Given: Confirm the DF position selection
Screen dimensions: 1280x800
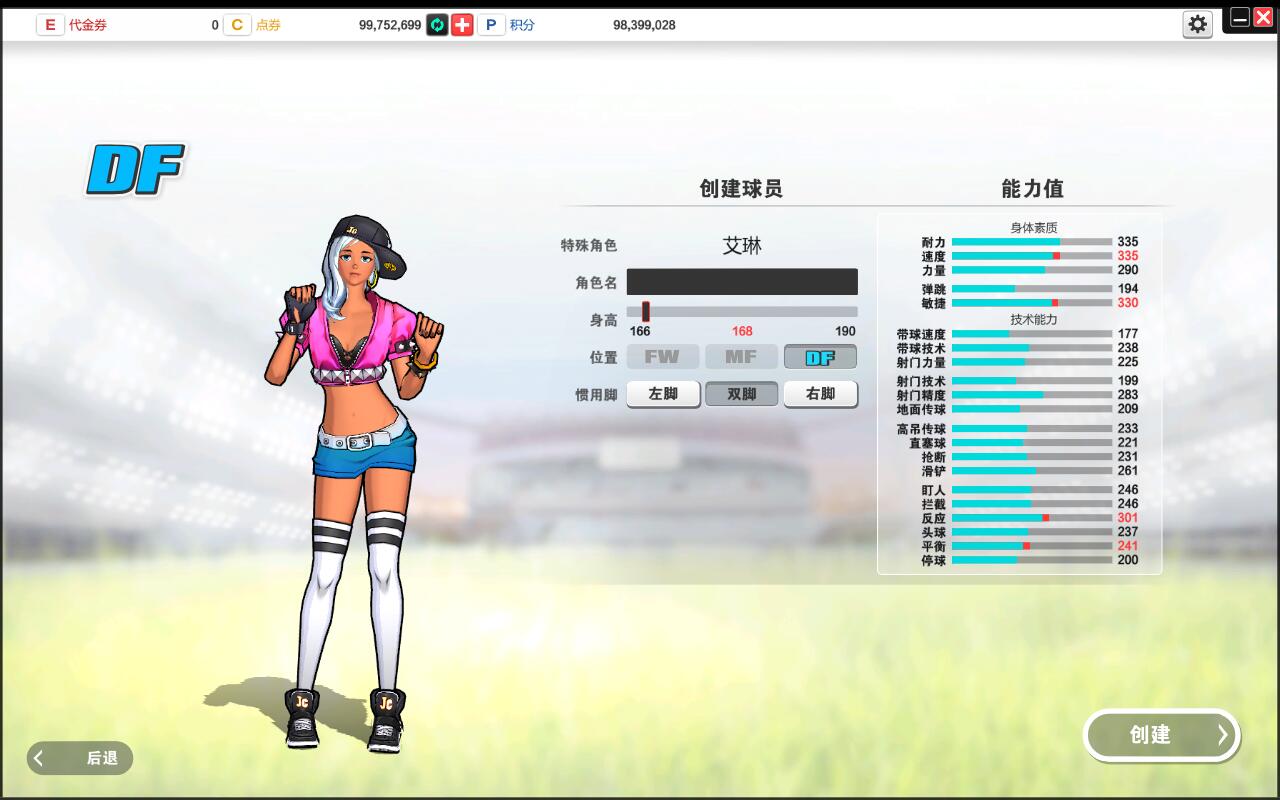Looking at the screenshot, I should pos(820,356).
